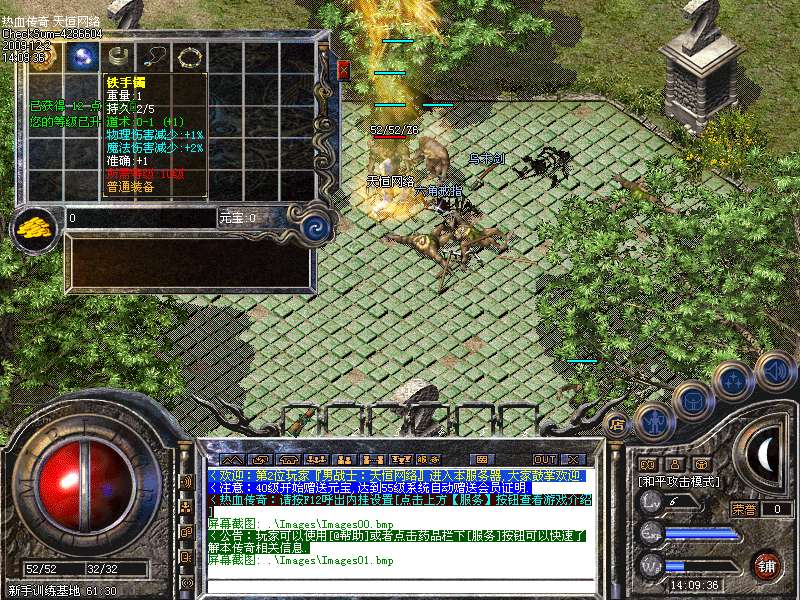Click the X button on chat bar

[x=574, y=459]
